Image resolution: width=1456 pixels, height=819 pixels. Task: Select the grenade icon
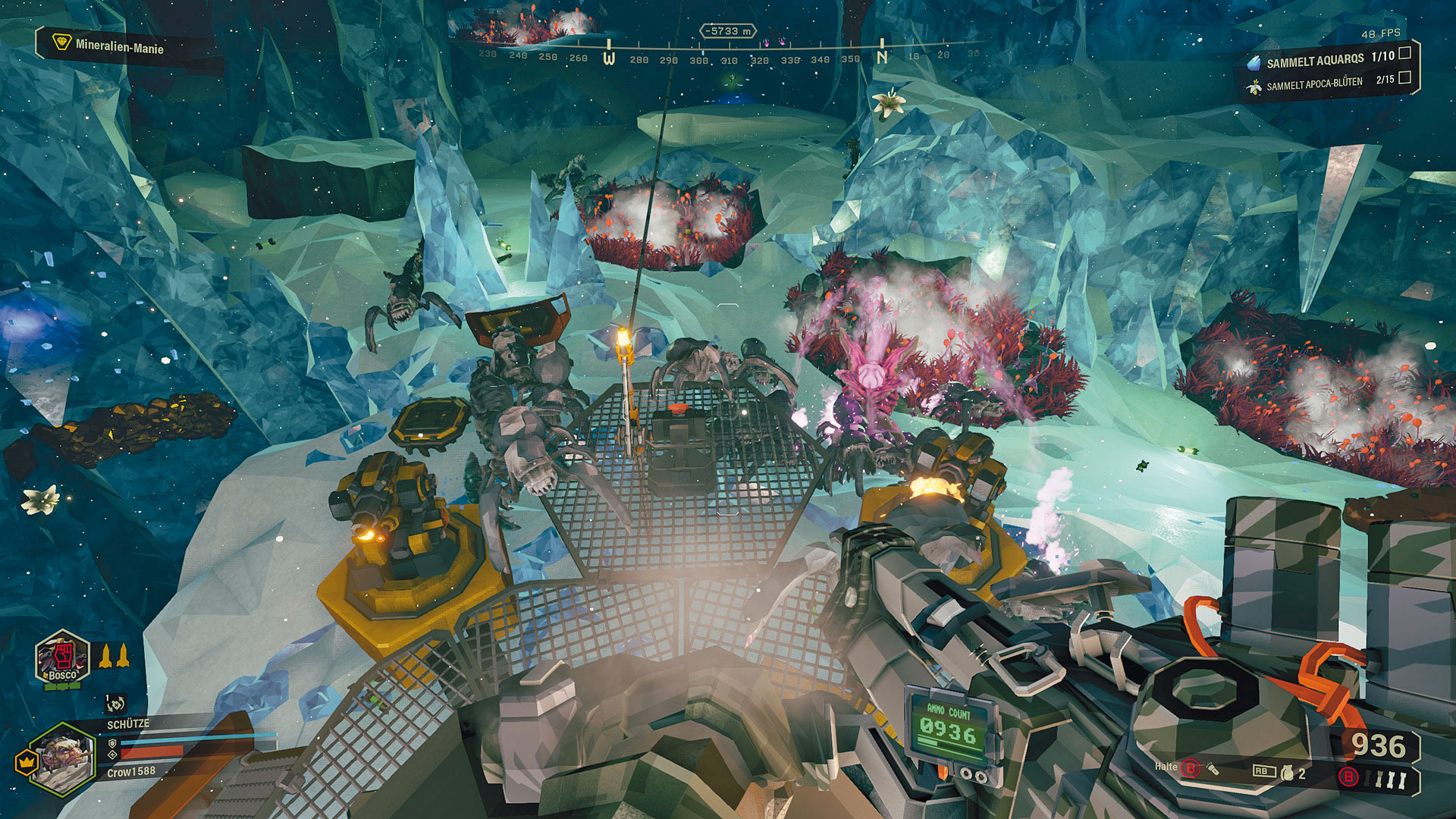[1286, 773]
